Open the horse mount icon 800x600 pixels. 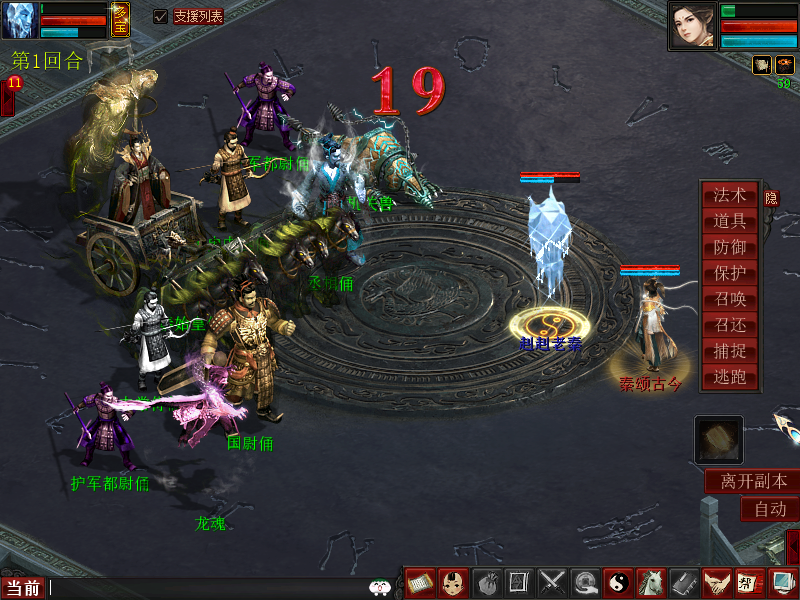(650, 582)
